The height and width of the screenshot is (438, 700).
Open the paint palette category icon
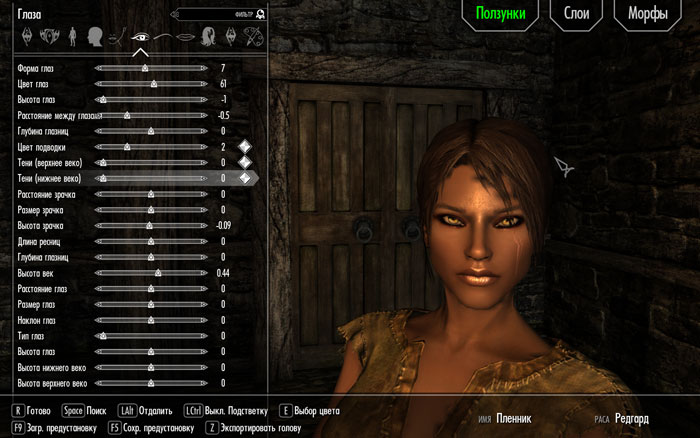tap(255, 37)
